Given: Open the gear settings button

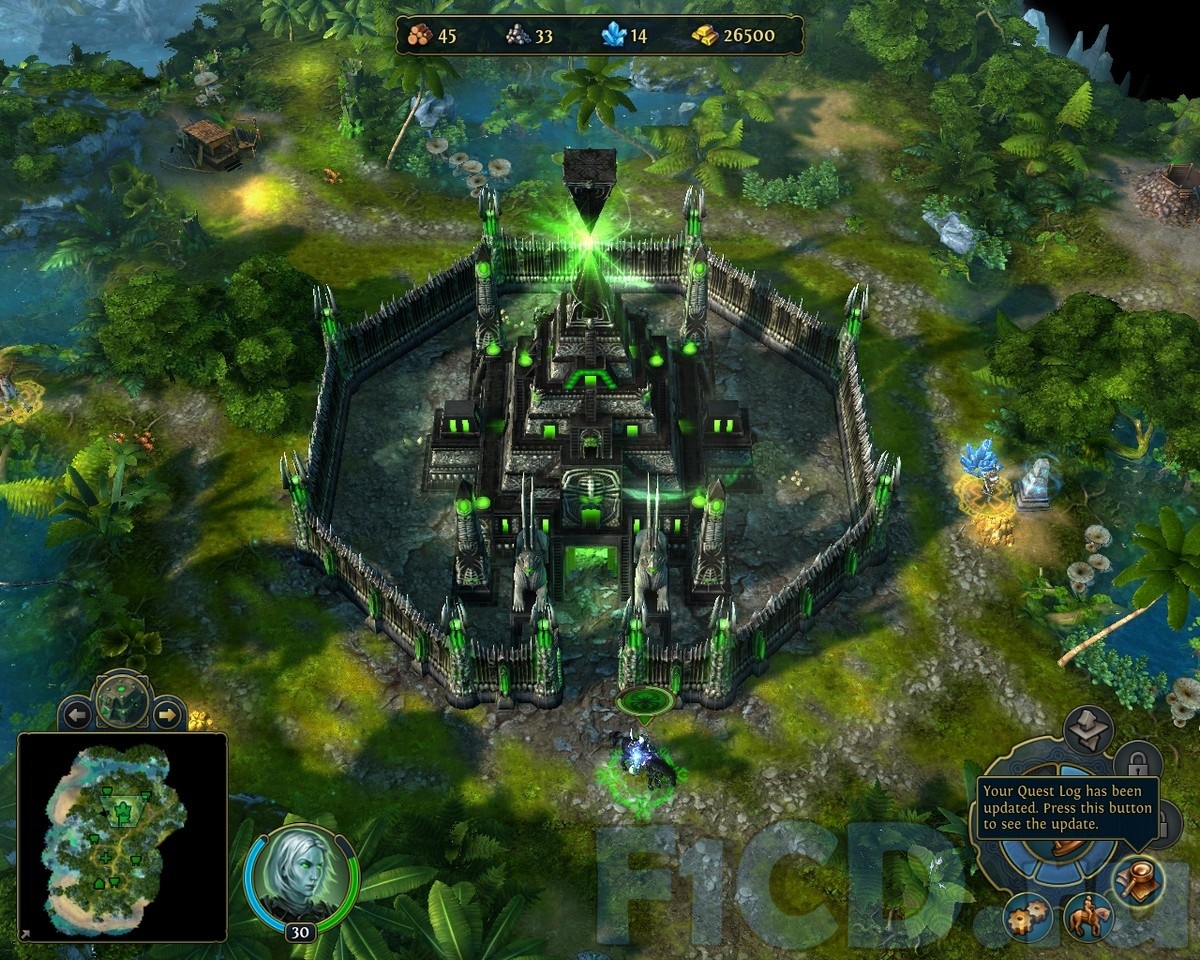Looking at the screenshot, I should pos(1028,915).
